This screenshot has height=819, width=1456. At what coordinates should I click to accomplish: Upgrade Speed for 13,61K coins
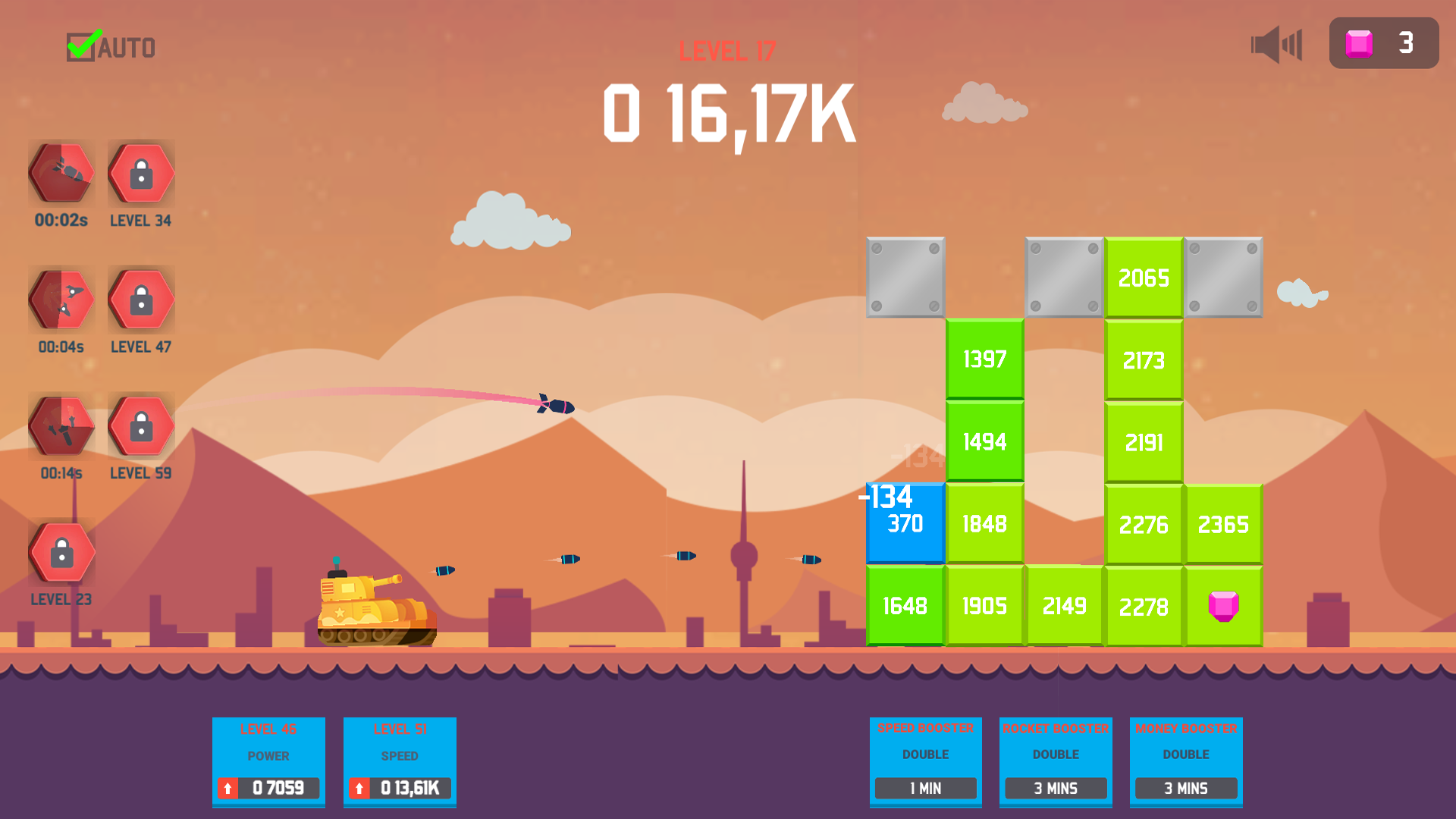[x=400, y=789]
